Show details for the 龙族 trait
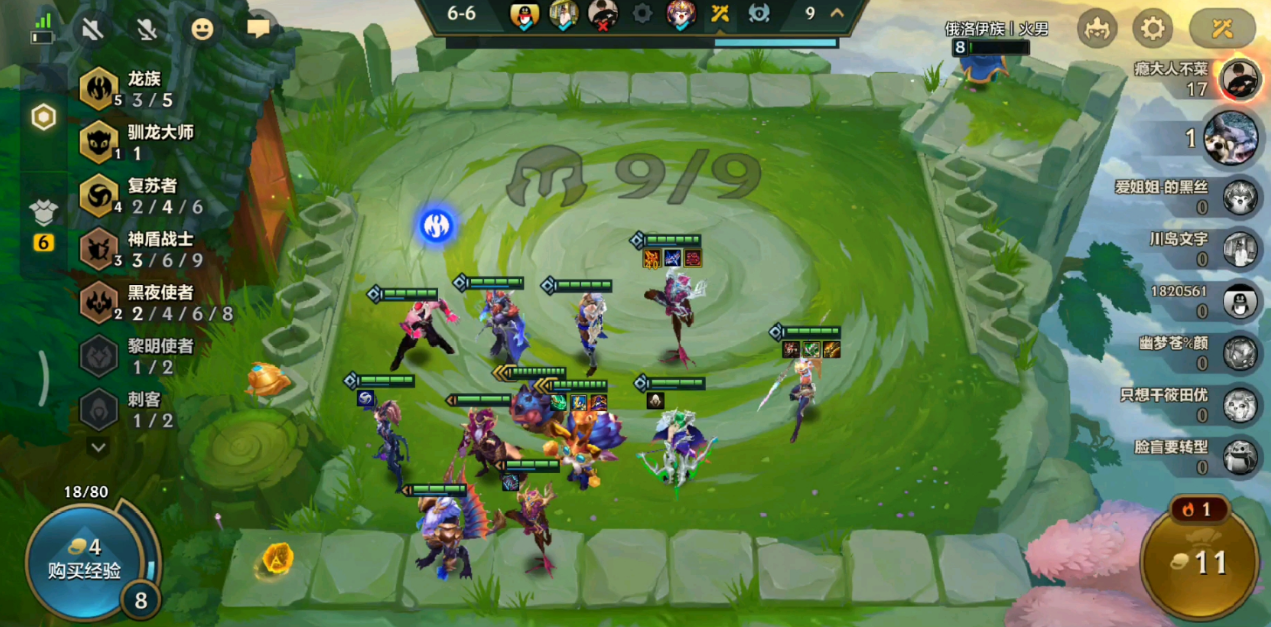 point(130,89)
